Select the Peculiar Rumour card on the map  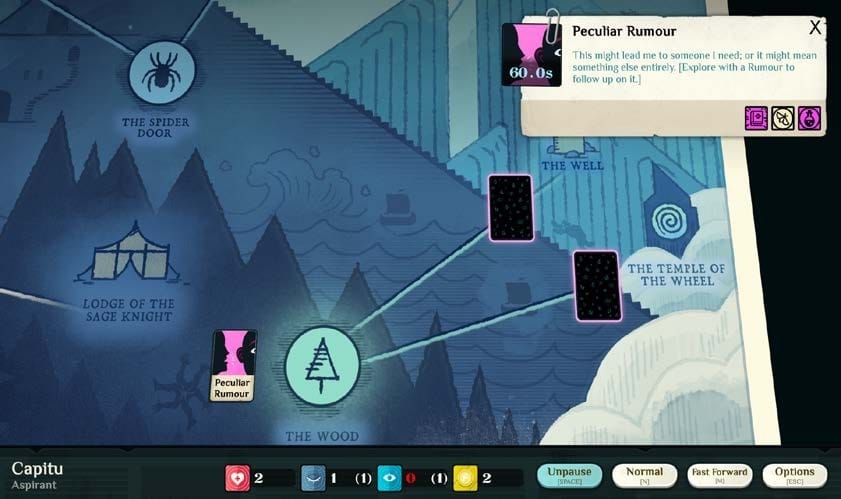pyautogui.click(x=234, y=365)
